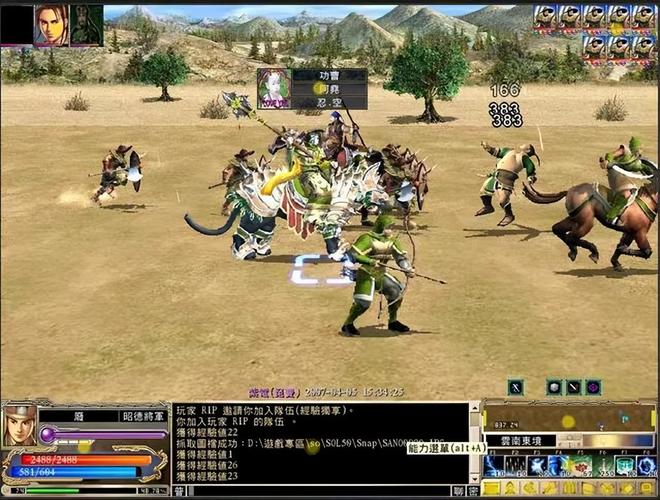660x500 pixels.
Task: Select the green-tinted party member portrait
Action: pyautogui.click(x=85, y=25)
